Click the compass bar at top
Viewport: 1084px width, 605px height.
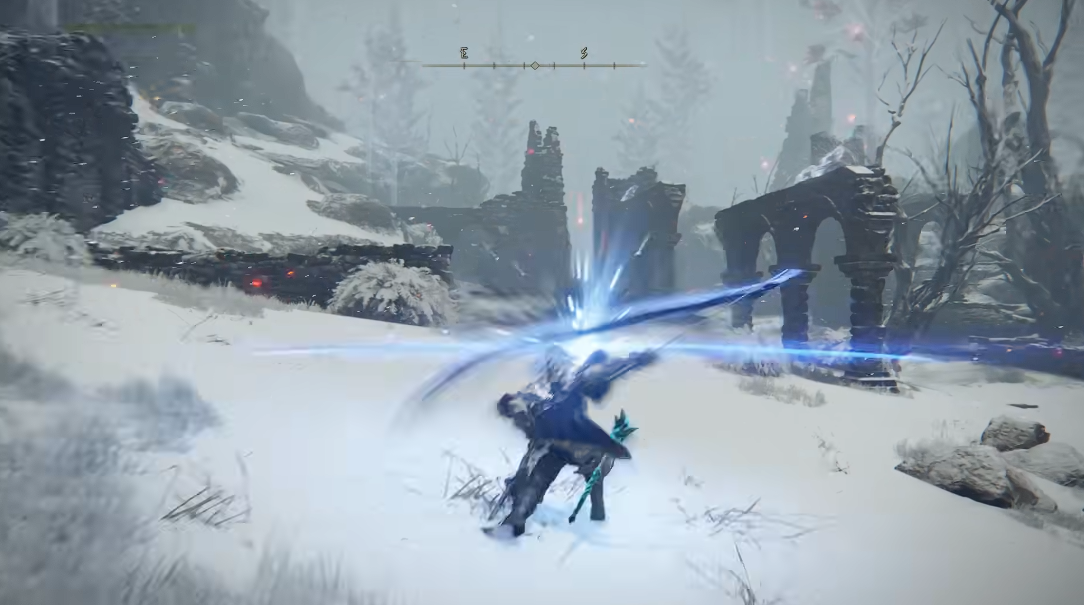[533, 65]
